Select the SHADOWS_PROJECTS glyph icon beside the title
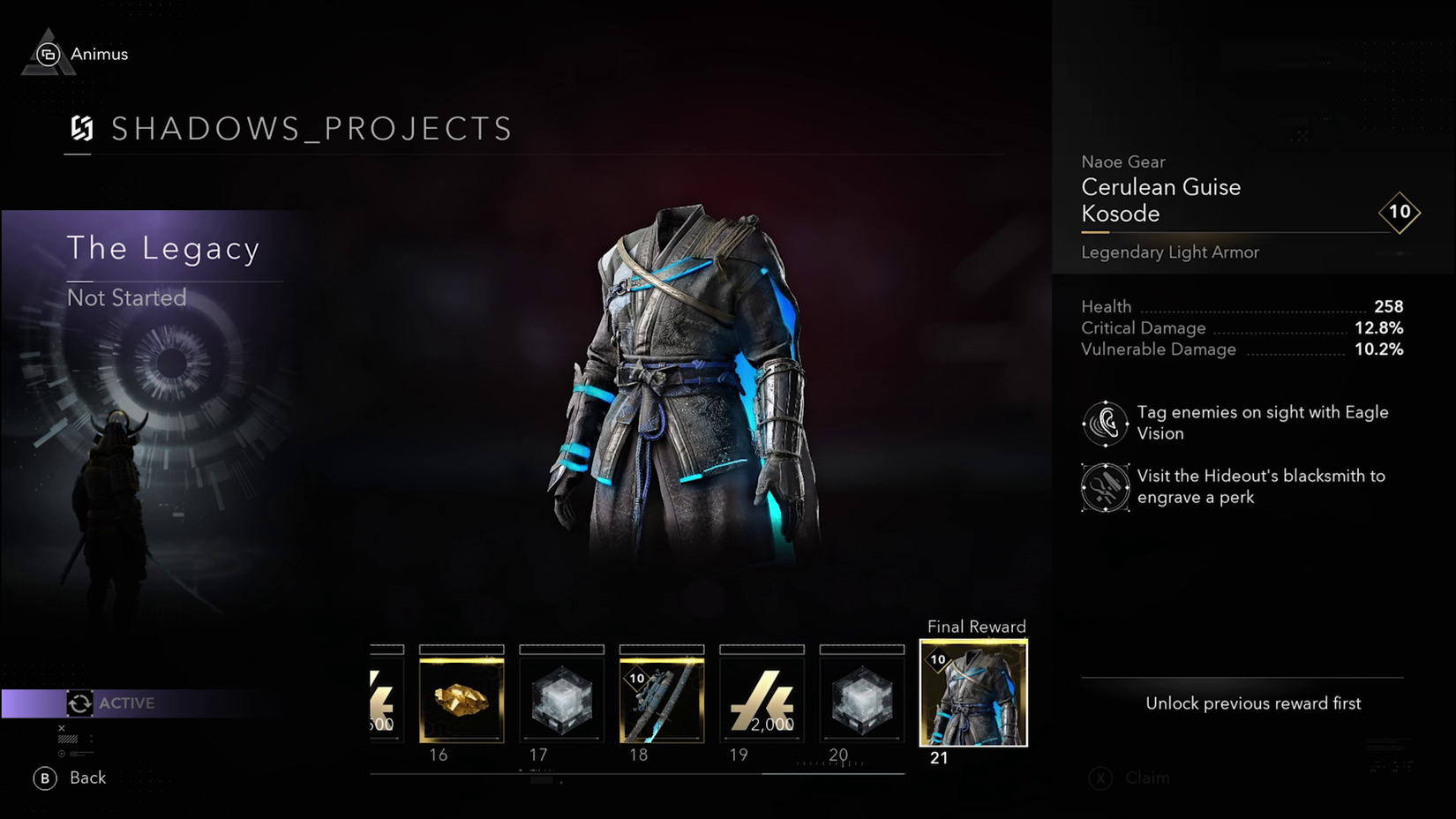The image size is (1456, 819). point(82,130)
